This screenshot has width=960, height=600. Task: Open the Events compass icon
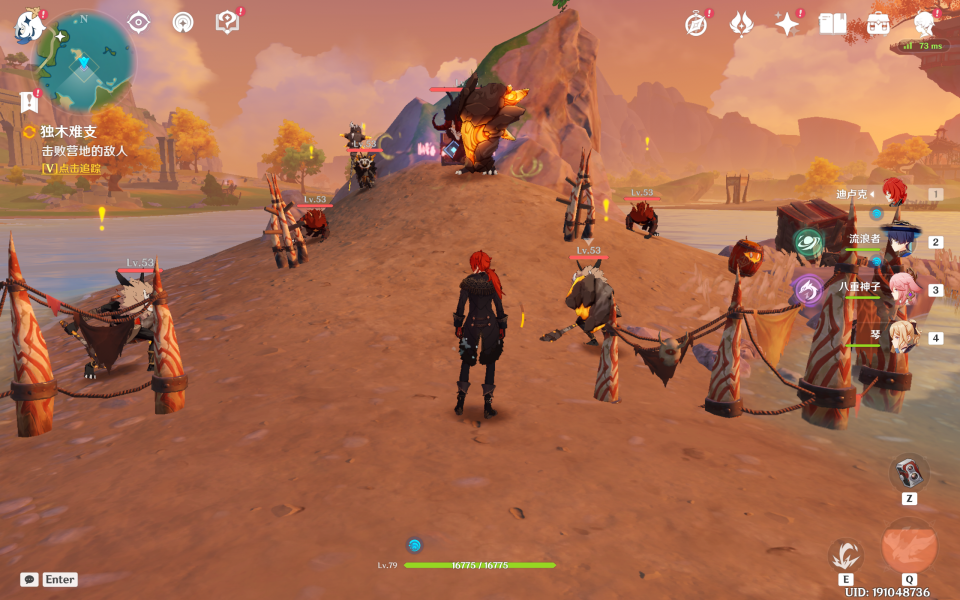click(696, 23)
